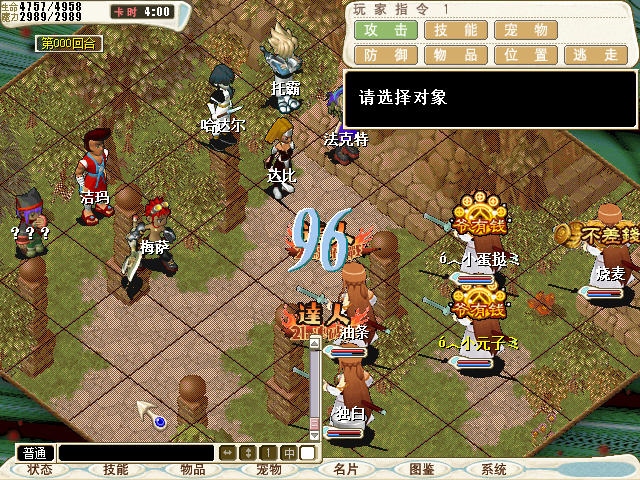This screenshot has width=640, height=480.
Task: Open 技能 in the bottom menu bar
Action: pyautogui.click(x=116, y=469)
